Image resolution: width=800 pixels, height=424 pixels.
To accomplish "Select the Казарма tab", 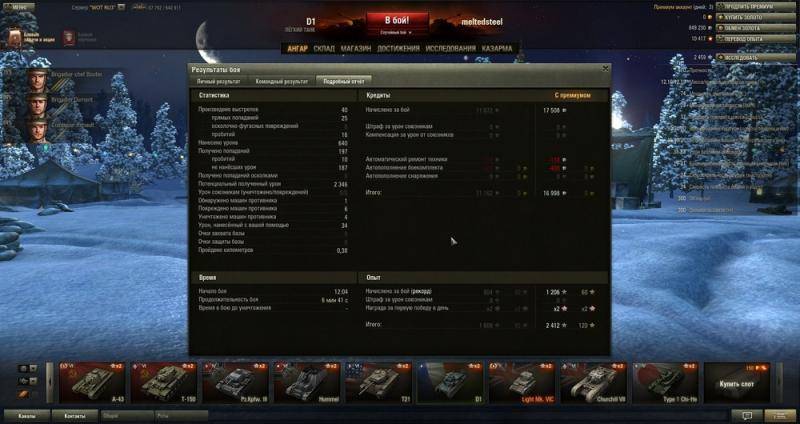I will pyautogui.click(x=497, y=48).
